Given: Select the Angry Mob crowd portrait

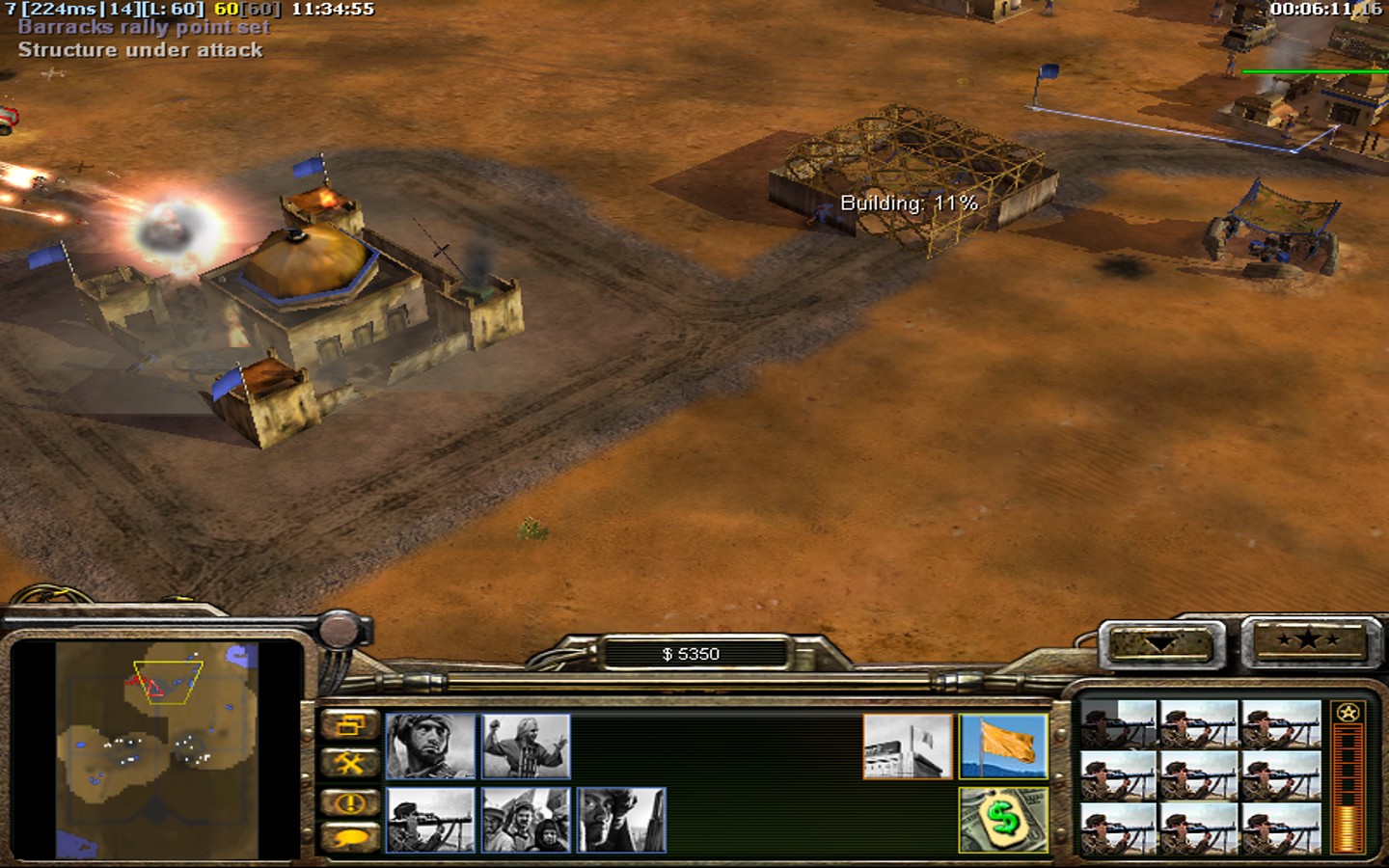Looking at the screenshot, I should pos(526,820).
